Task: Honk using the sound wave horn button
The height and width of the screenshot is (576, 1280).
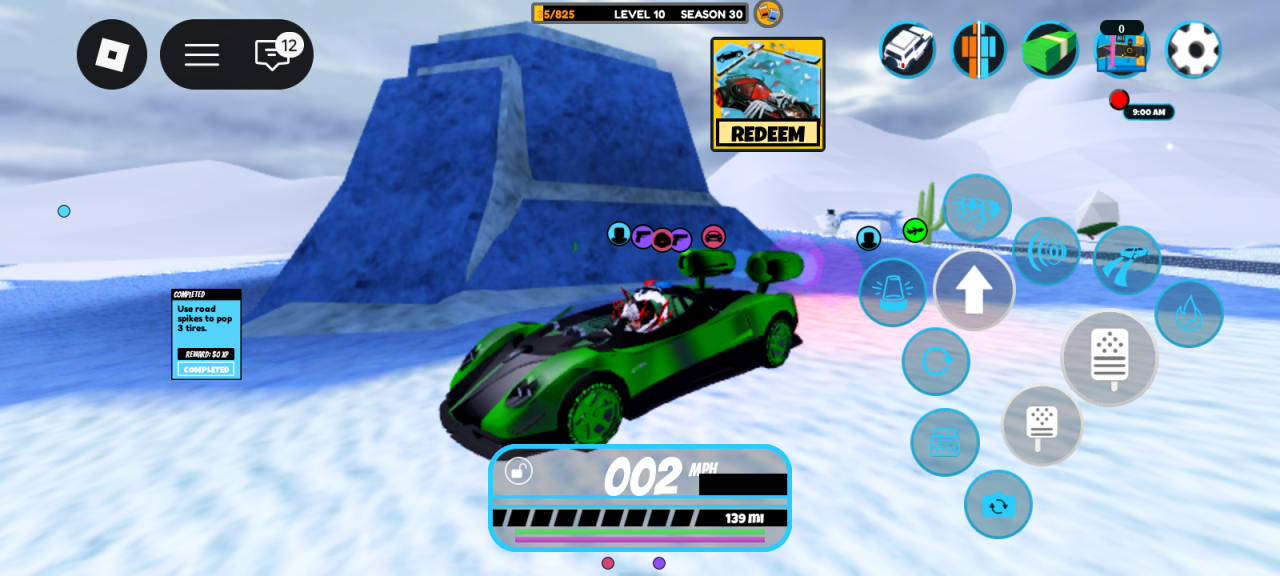Action: (x=1046, y=251)
